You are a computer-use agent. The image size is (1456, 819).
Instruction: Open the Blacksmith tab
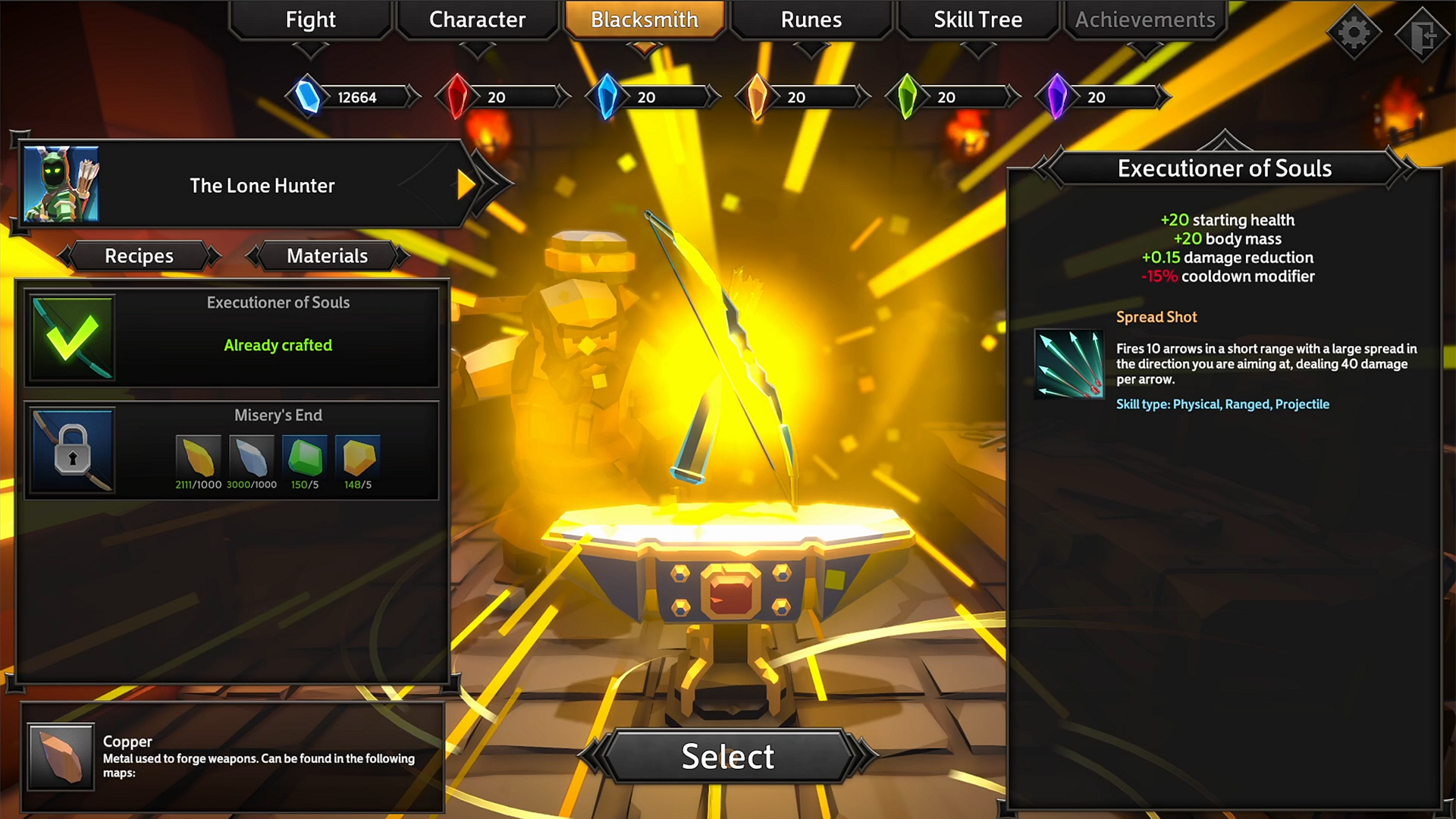(x=644, y=20)
